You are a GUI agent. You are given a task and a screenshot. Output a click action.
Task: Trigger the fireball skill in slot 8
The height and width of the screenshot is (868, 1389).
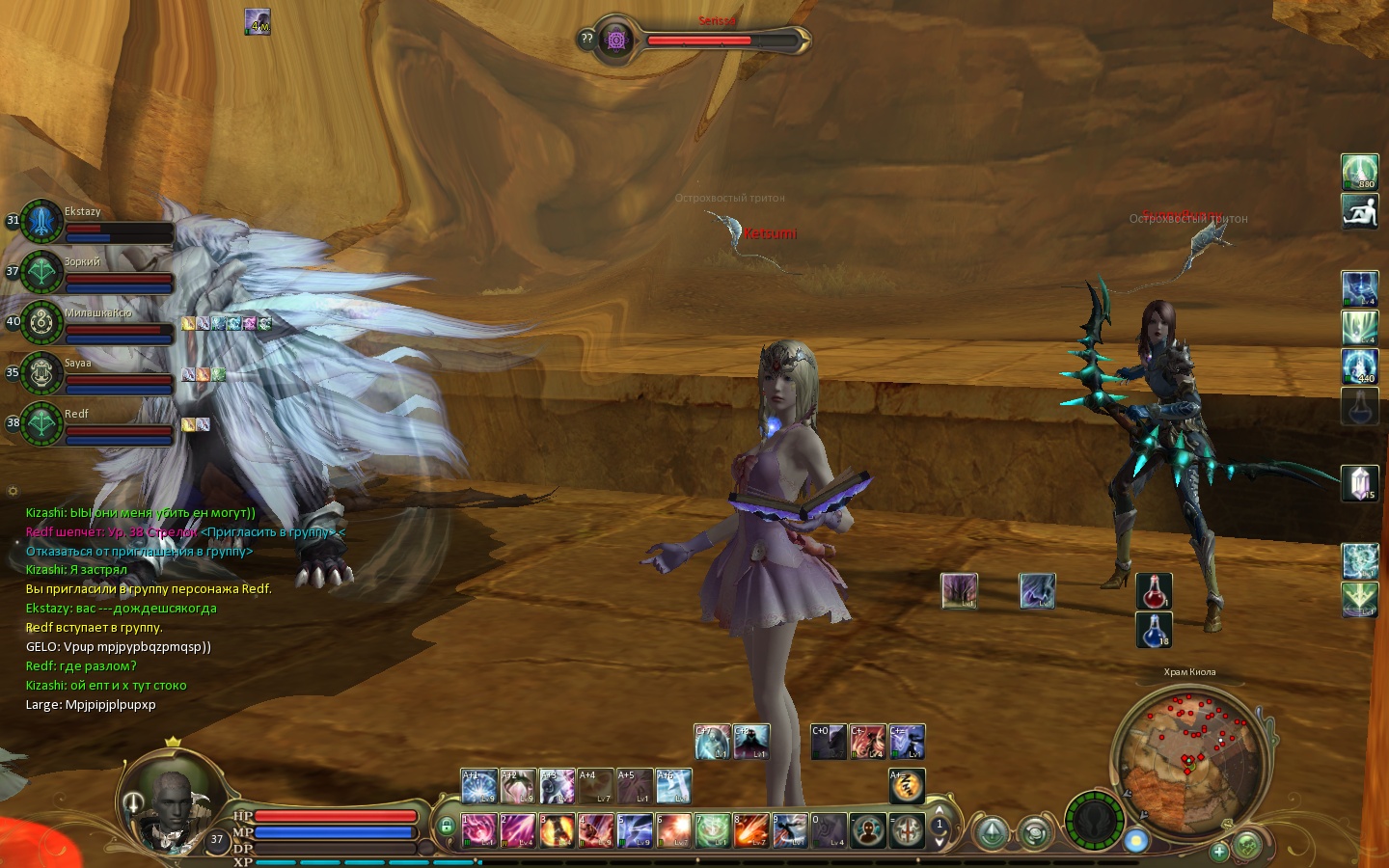coord(750,829)
